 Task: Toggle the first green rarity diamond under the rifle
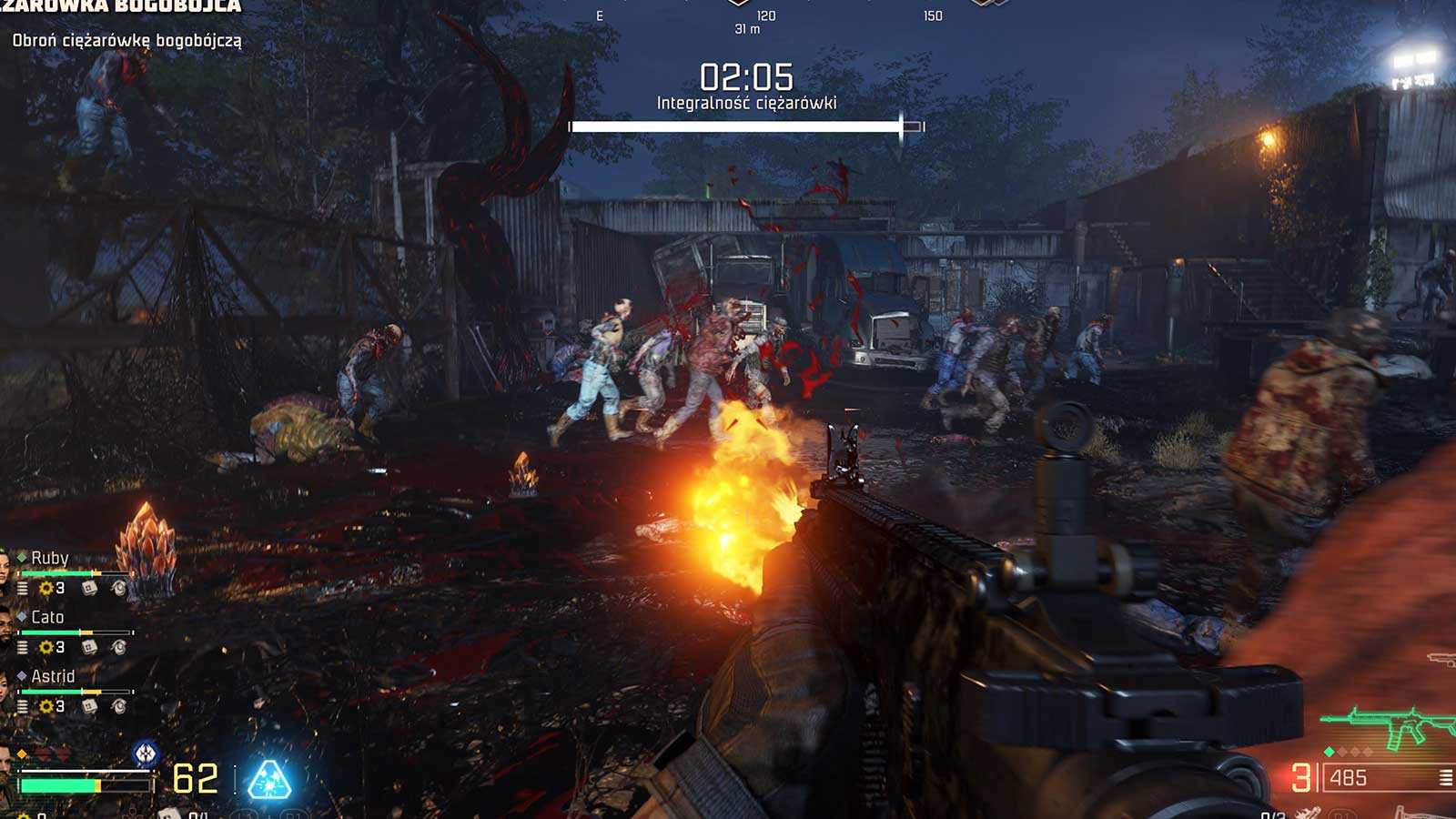[x=1330, y=752]
